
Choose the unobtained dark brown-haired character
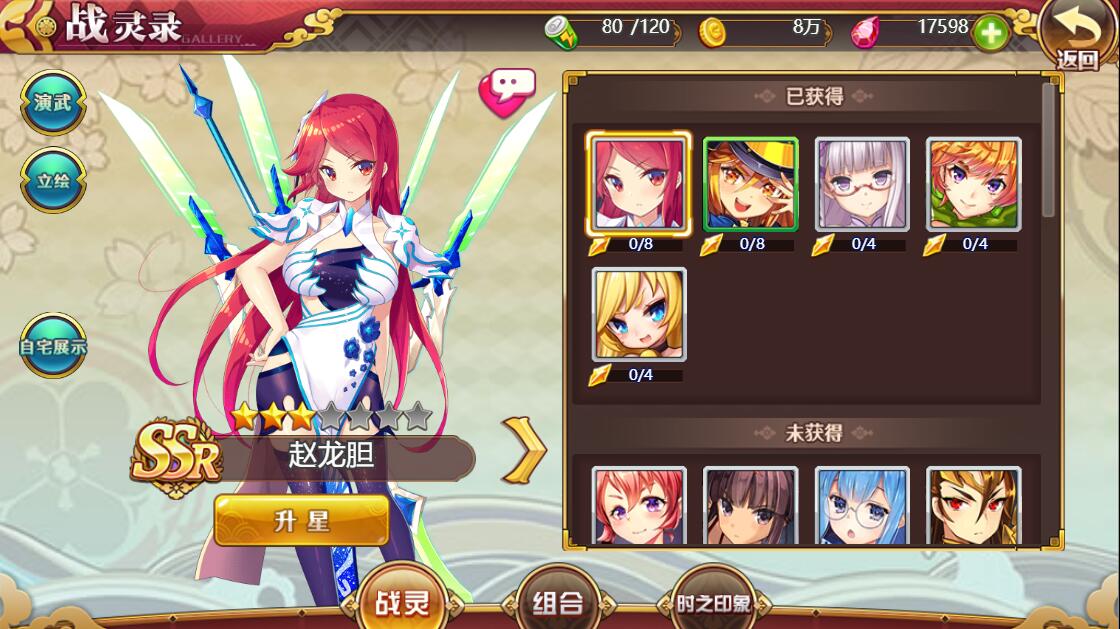coord(750,507)
